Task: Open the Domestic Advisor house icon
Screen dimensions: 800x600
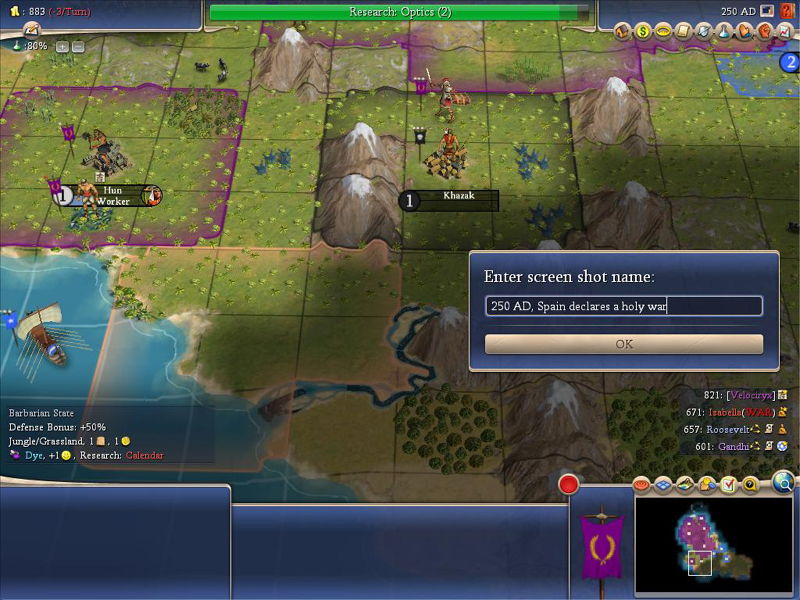Action: 622,31
